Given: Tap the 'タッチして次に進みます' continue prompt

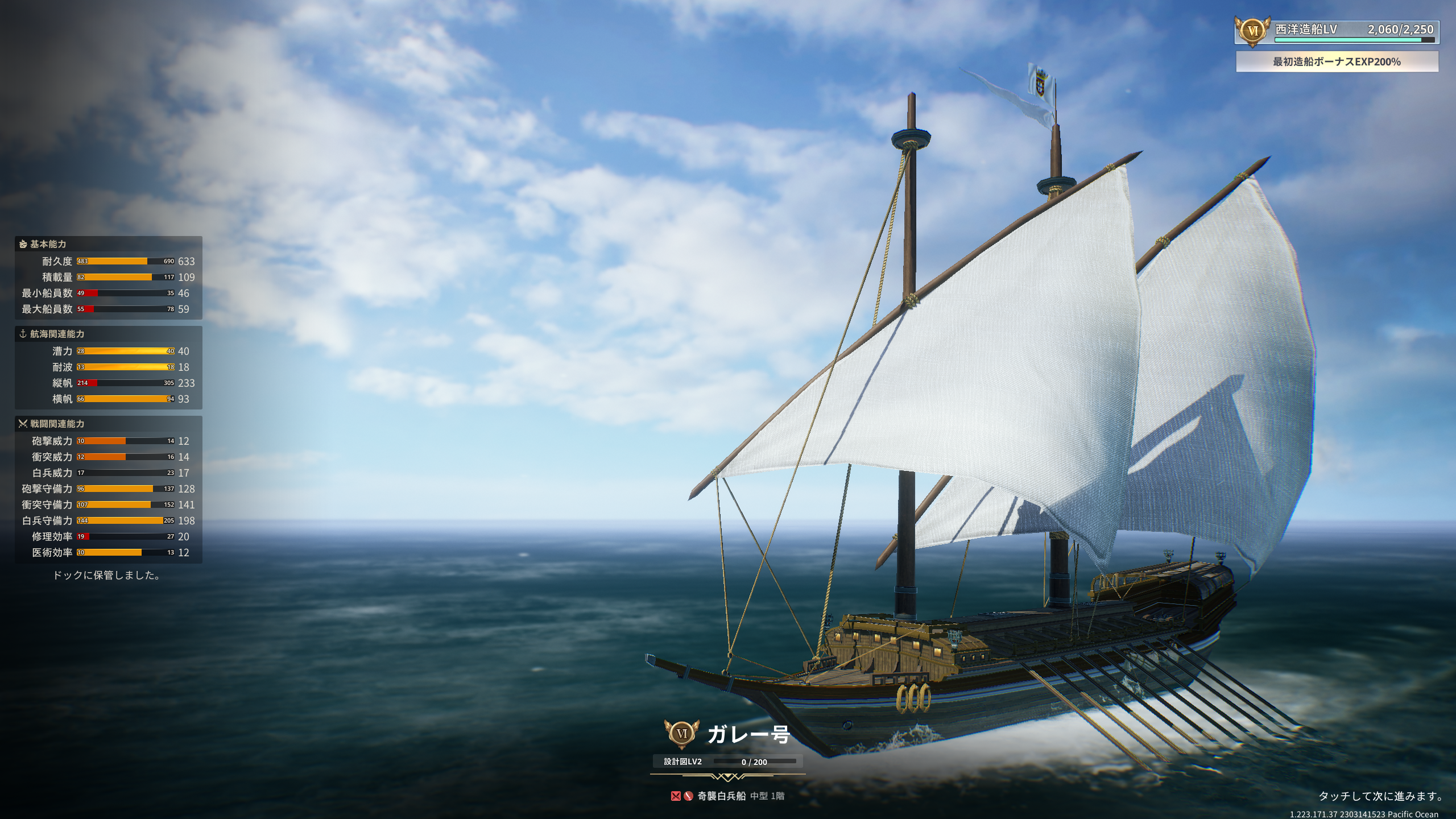Looking at the screenshot, I should (x=1380, y=796).
